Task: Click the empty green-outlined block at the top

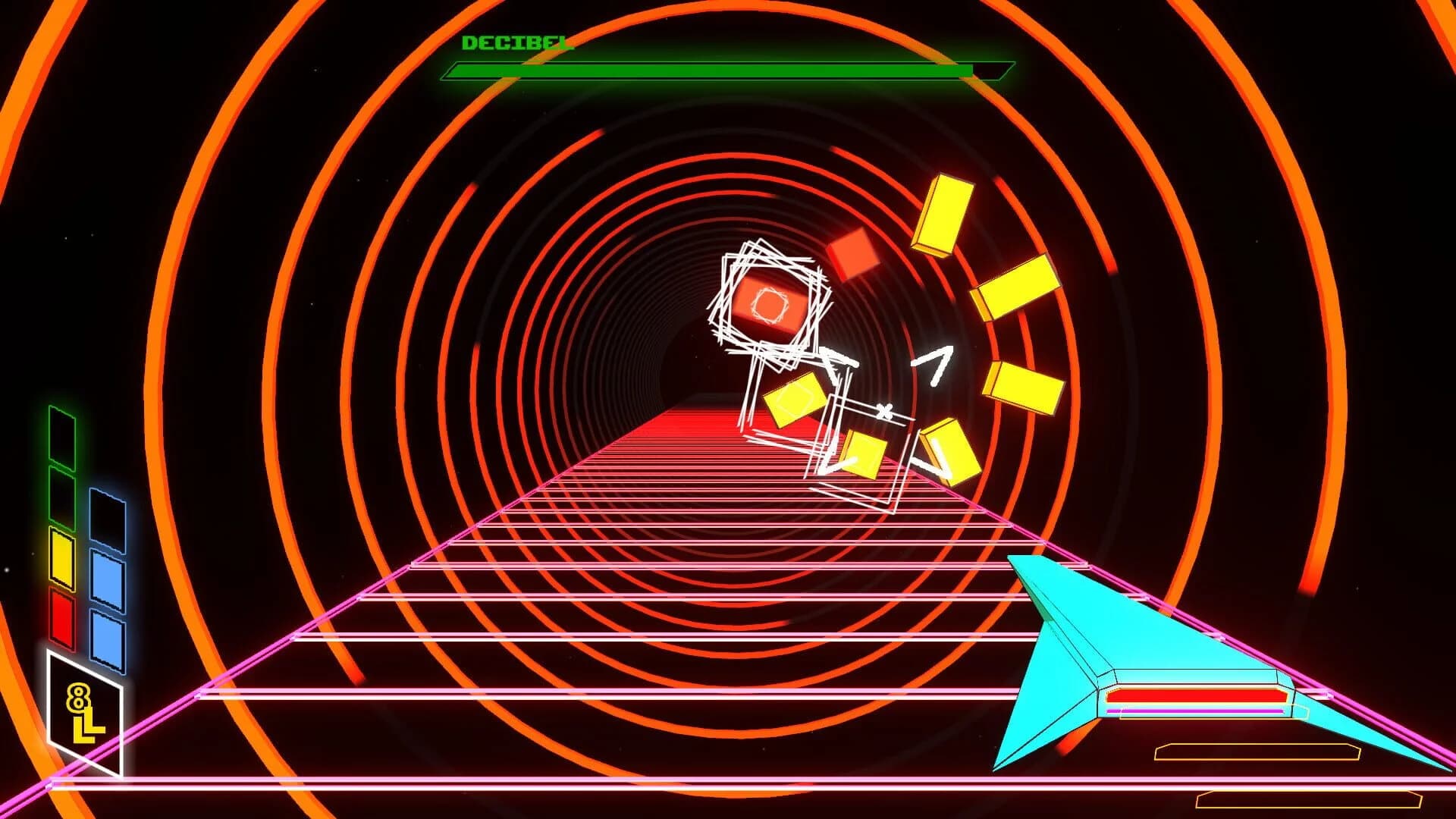Action: coord(61,440)
